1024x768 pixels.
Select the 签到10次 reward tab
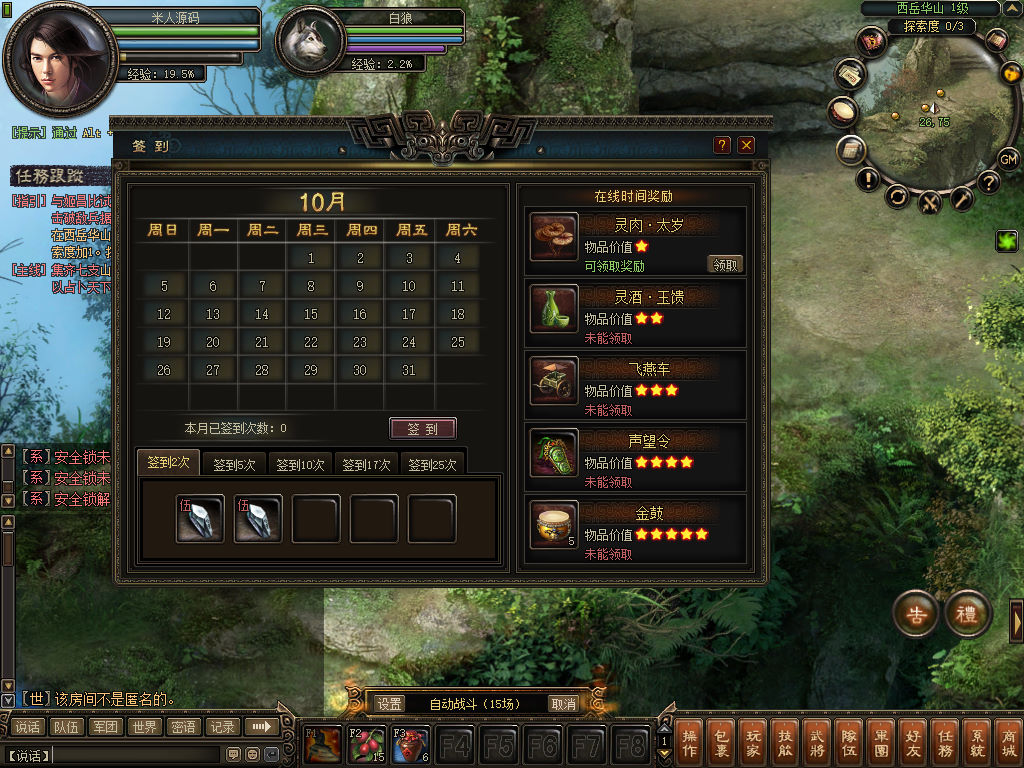[x=300, y=464]
